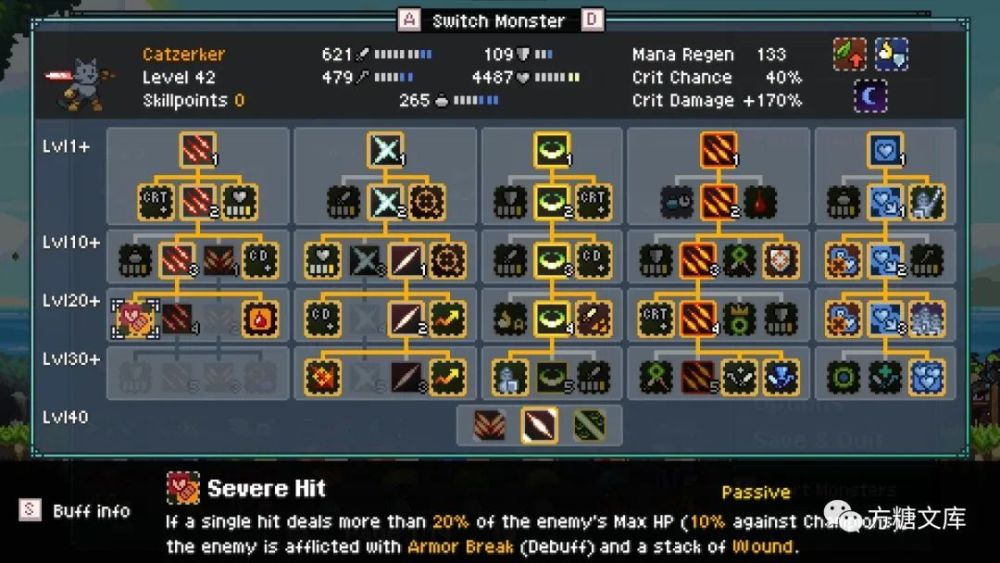Choose the white slash ultimate skill
The image size is (1000, 563).
click(539, 426)
